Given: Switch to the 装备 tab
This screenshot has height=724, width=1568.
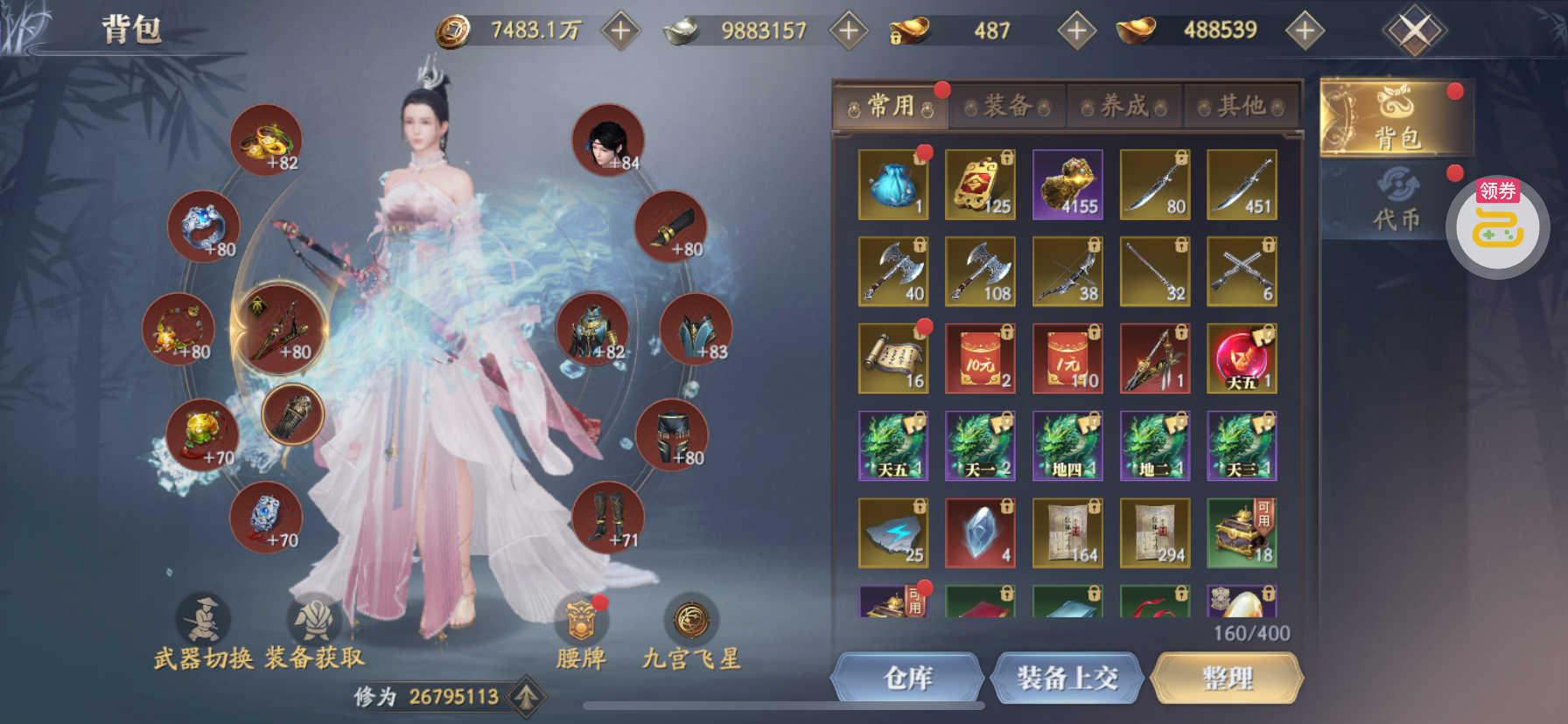Looking at the screenshot, I should pyautogui.click(x=1007, y=107).
